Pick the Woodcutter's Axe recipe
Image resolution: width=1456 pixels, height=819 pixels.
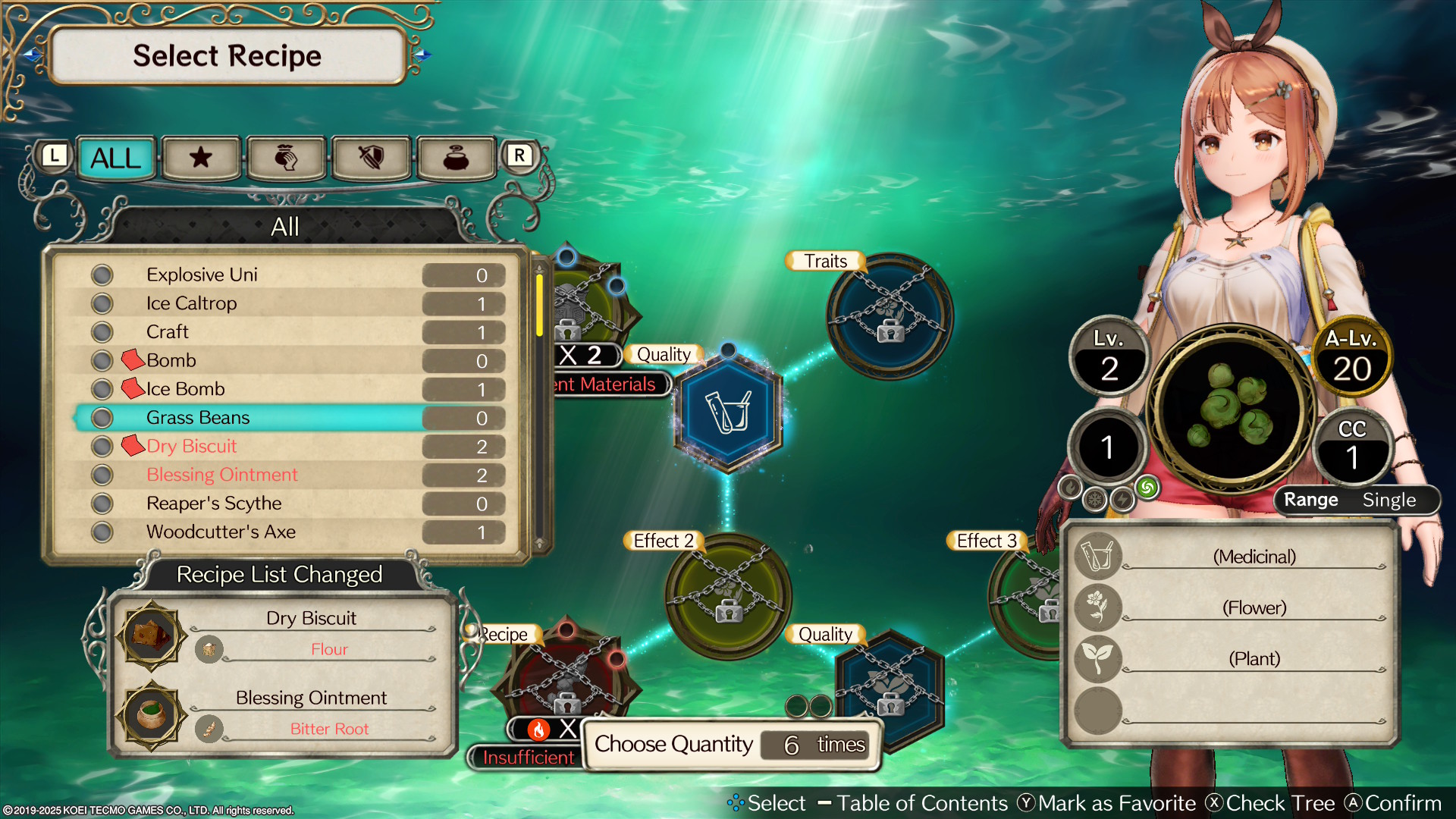tap(221, 532)
